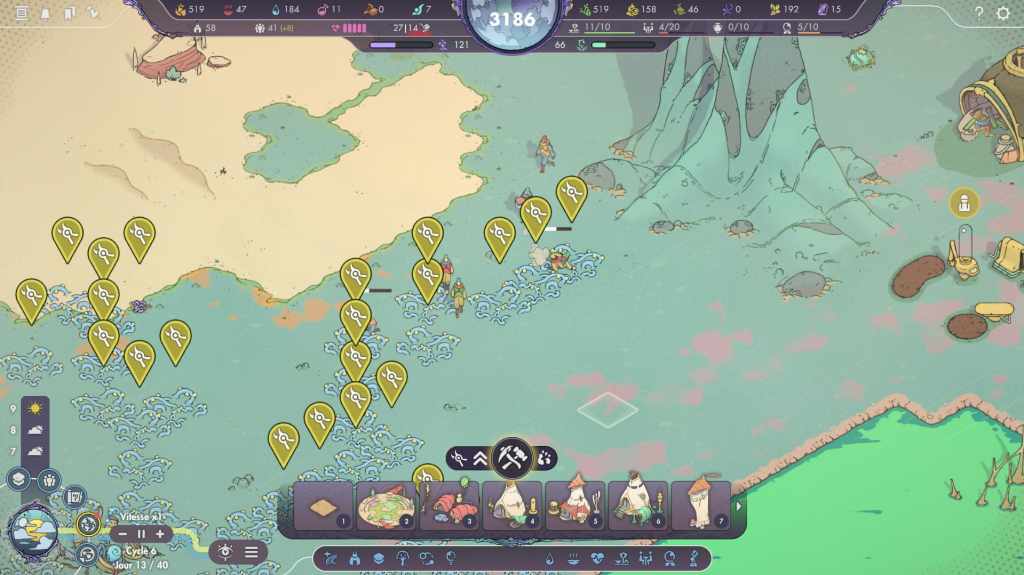Image resolution: width=1024 pixels, height=575 pixels.
Task: Select the red tents building in slot 3
Action: click(449, 505)
